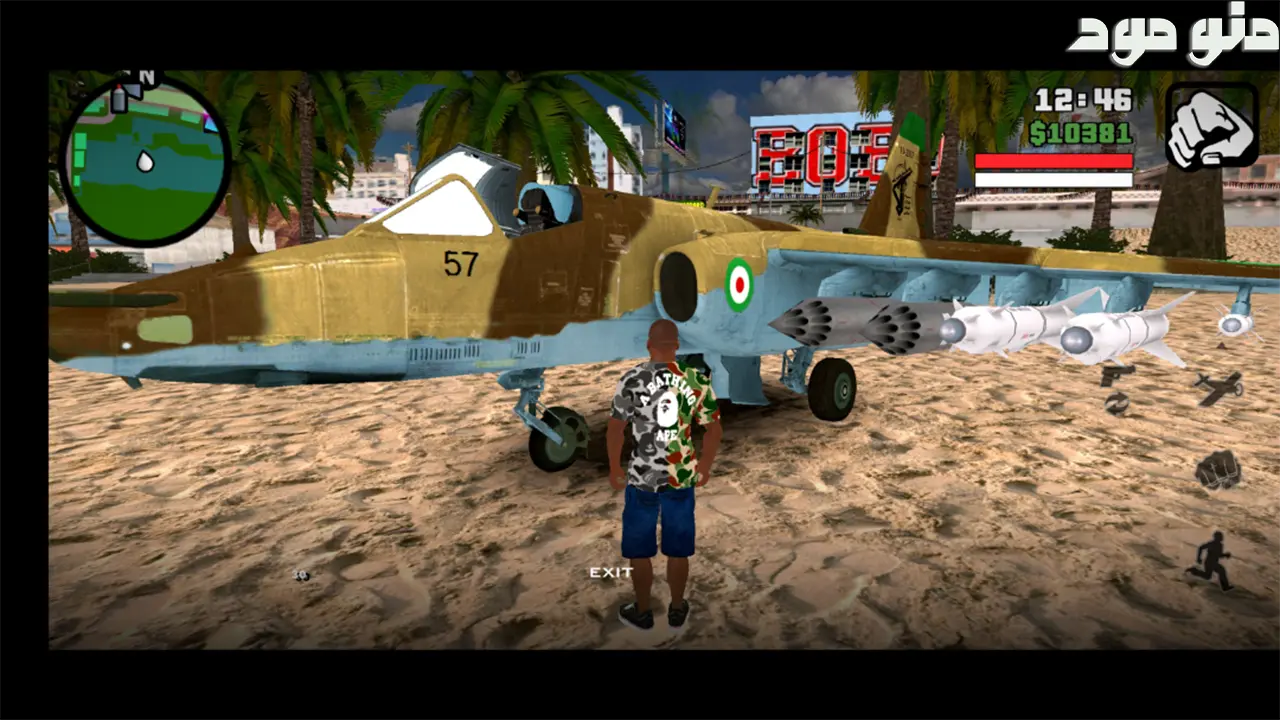Click the red health bar

(x=1055, y=161)
